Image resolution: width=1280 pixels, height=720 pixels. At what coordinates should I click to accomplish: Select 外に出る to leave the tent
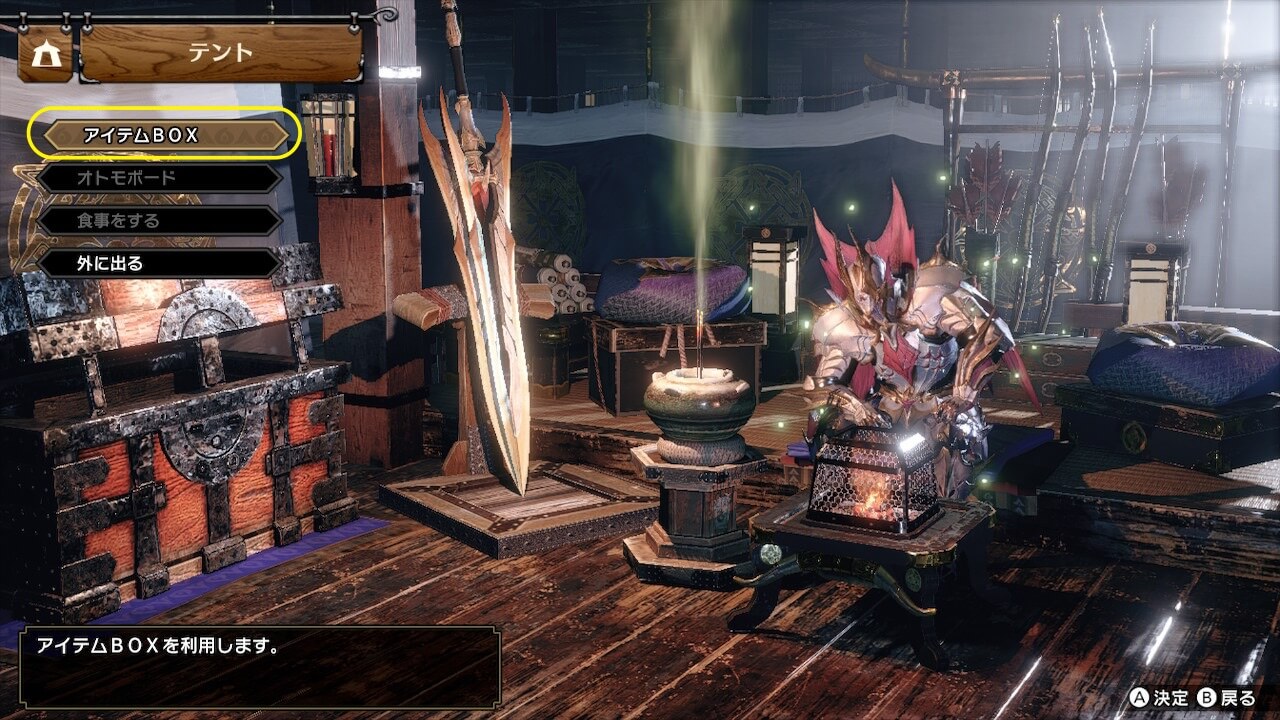160,264
